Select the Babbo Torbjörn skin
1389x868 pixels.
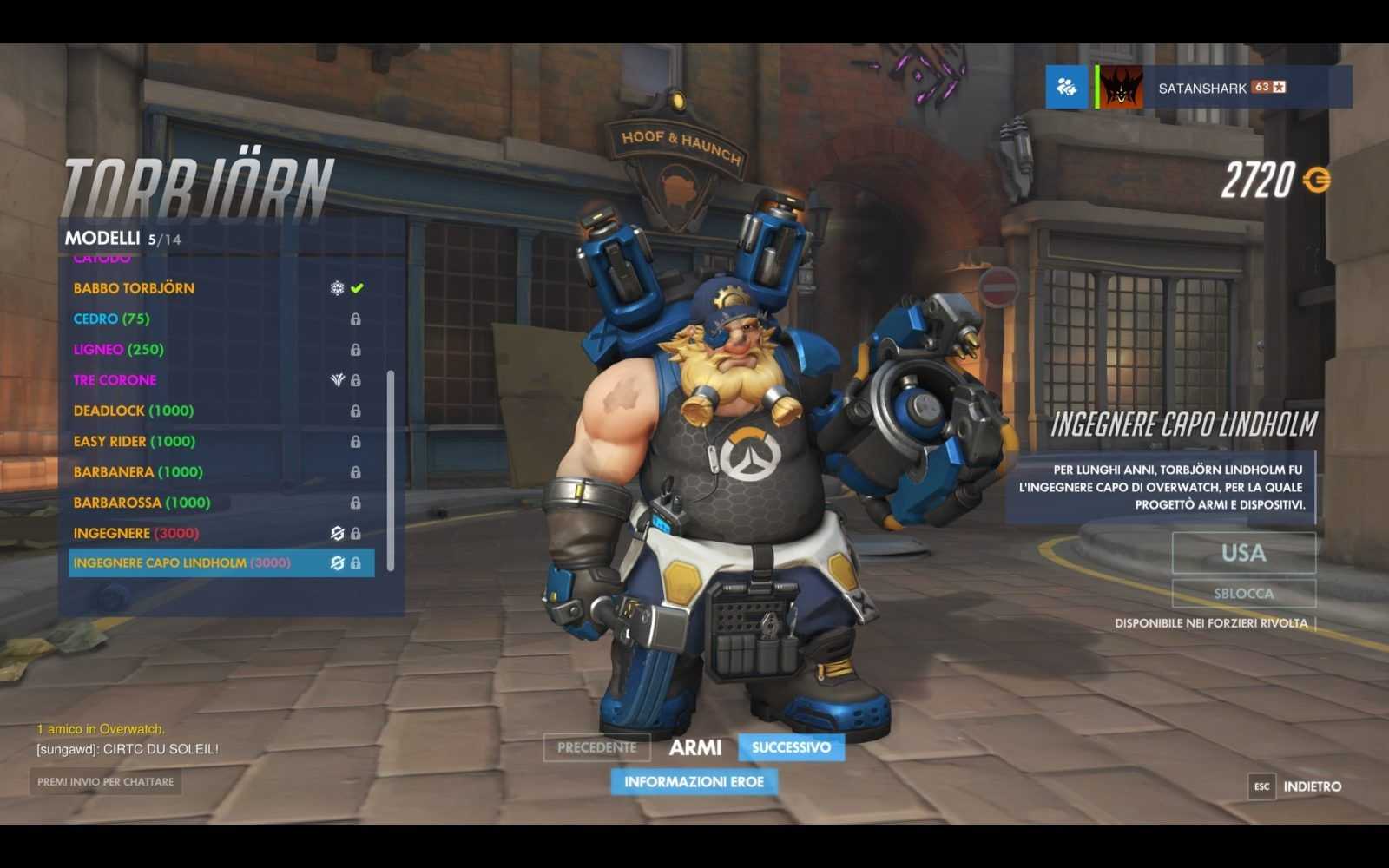[135, 288]
